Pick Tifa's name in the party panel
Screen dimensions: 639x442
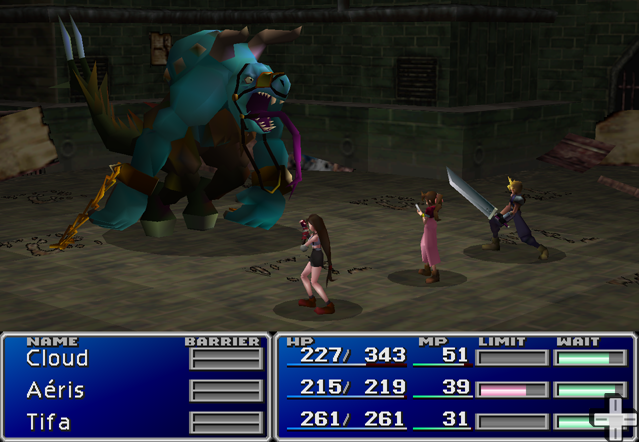click(49, 421)
